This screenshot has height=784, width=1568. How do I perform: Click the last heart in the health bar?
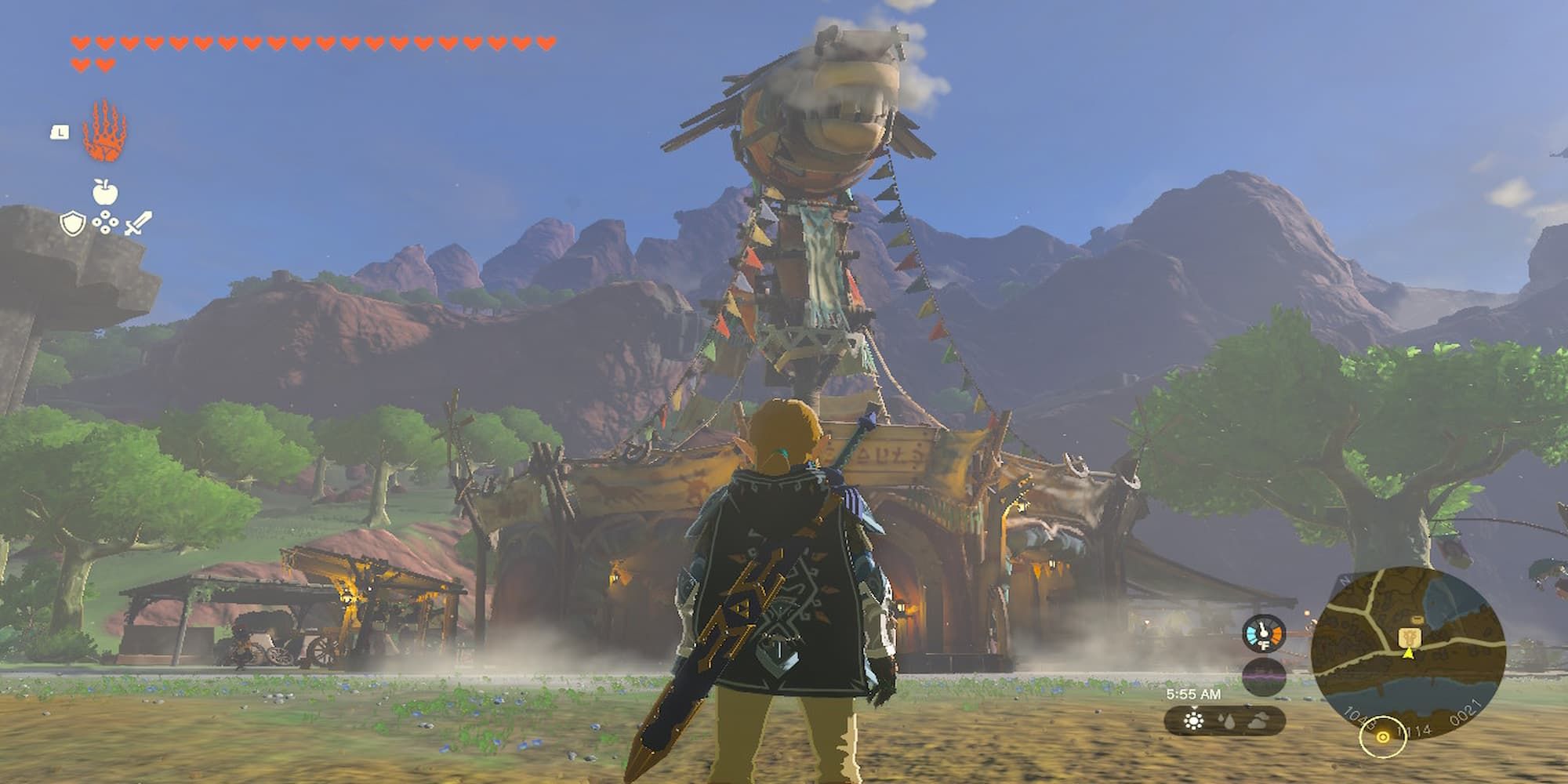coord(105,64)
